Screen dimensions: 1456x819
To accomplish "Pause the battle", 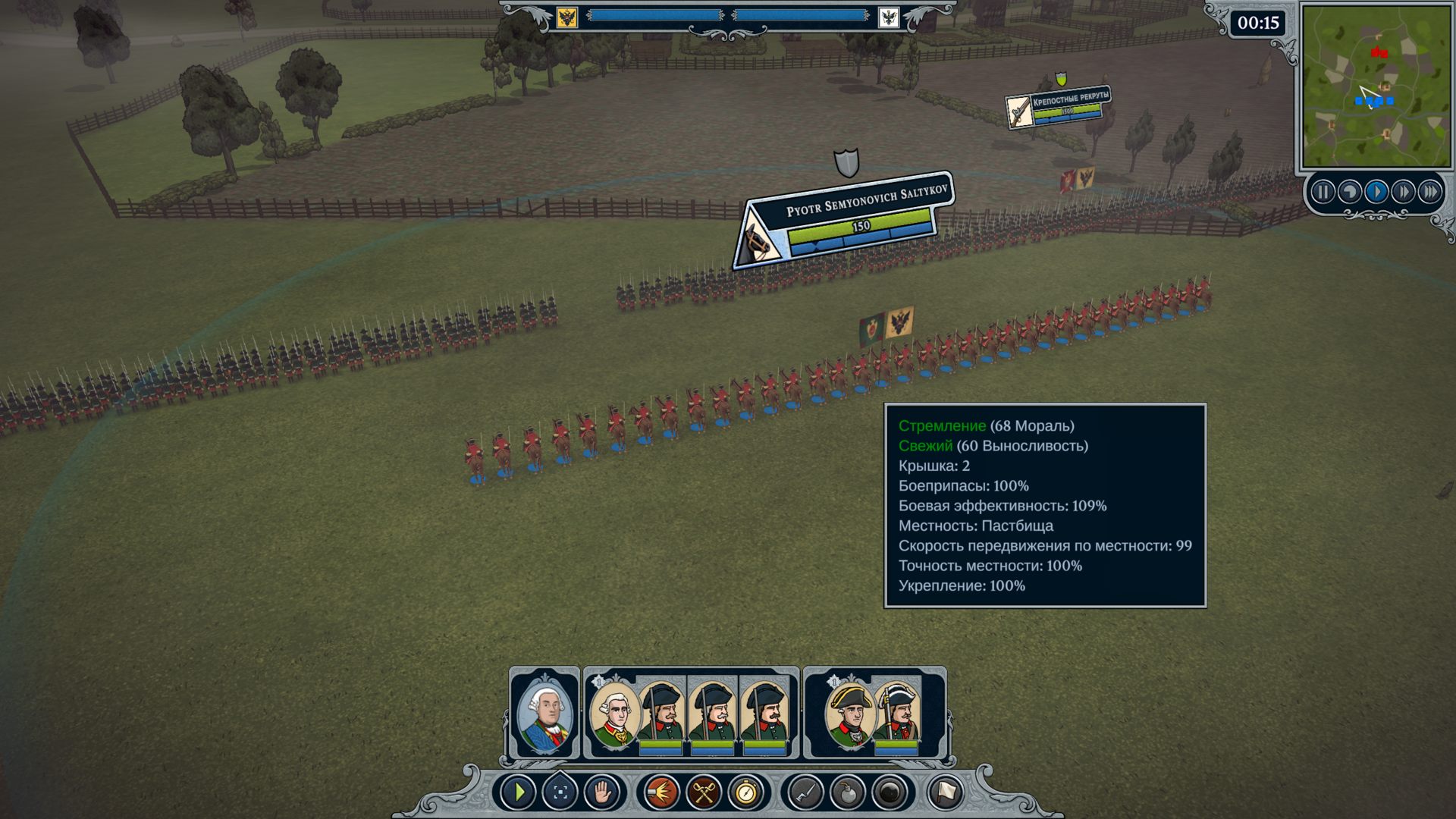I will coord(1323,192).
